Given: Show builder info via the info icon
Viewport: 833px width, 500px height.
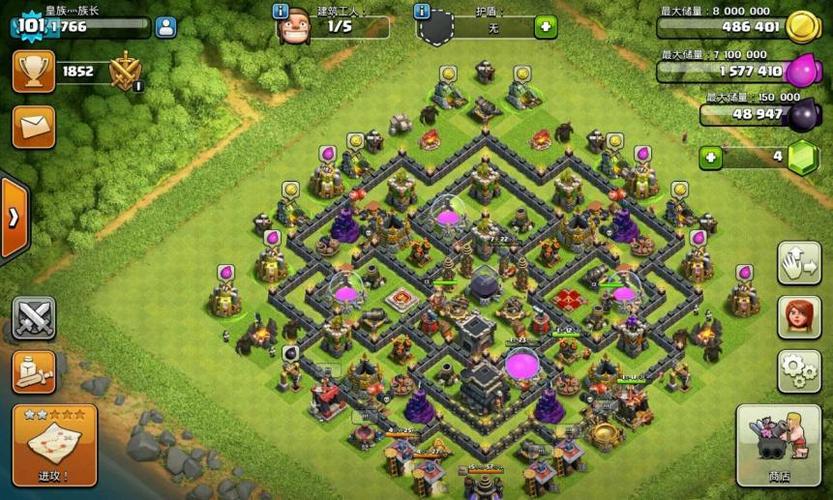Looking at the screenshot, I should [281, 11].
